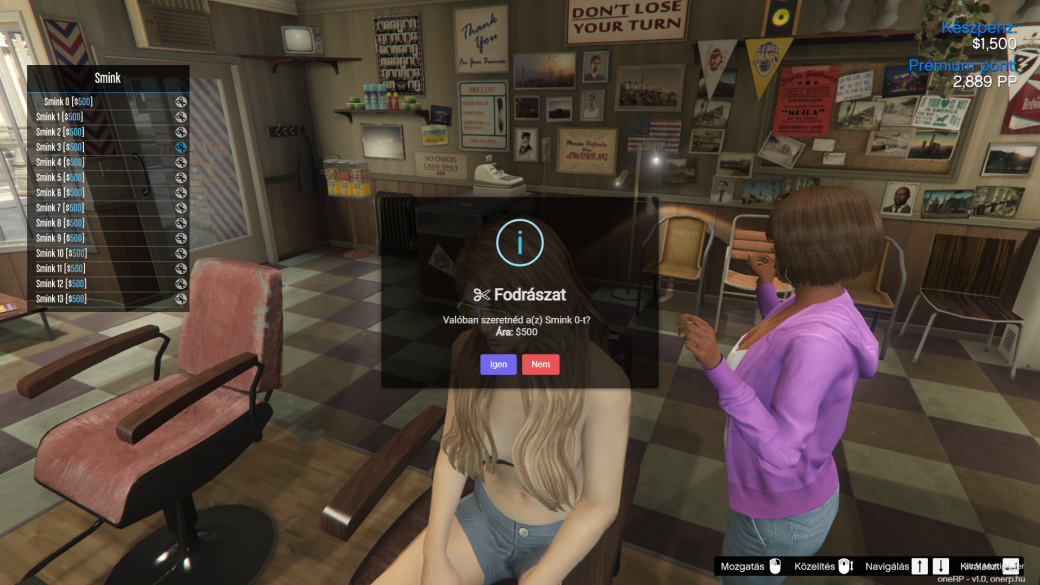Choose Smink 1 from the list

click(x=108, y=117)
